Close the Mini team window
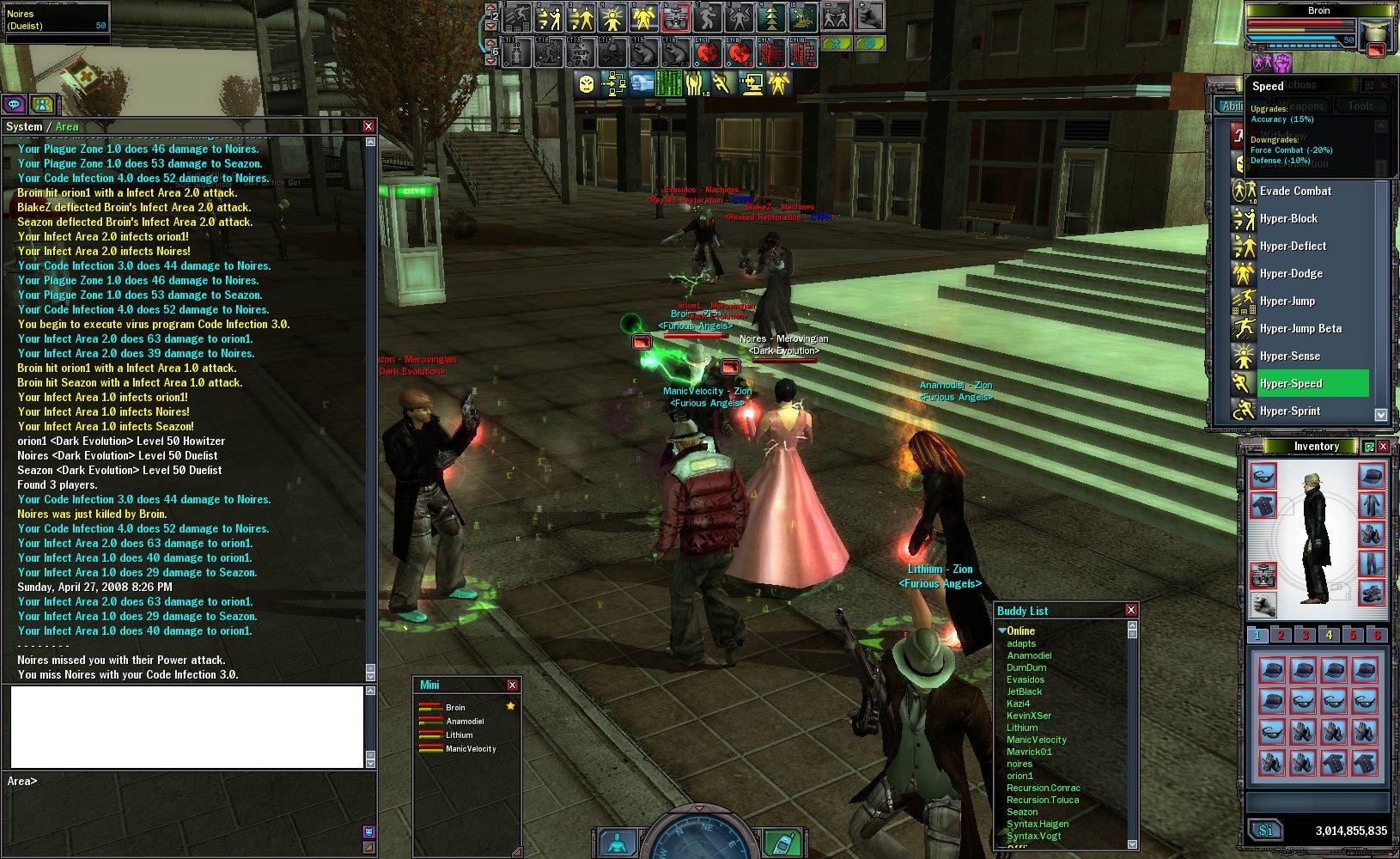Viewport: 1400px width, 859px height. click(512, 685)
